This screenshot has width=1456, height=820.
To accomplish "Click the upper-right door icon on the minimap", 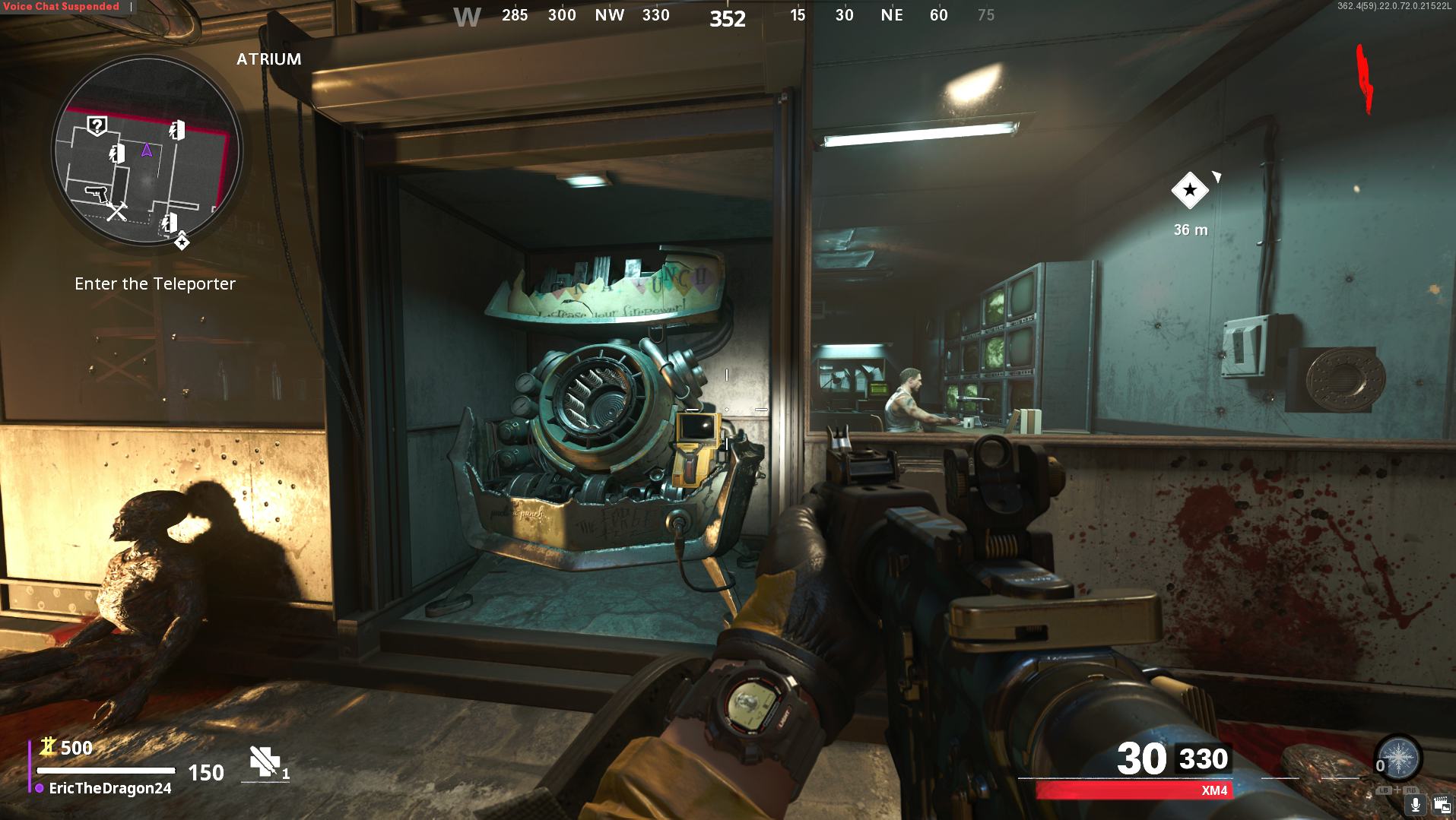I will point(176,129).
